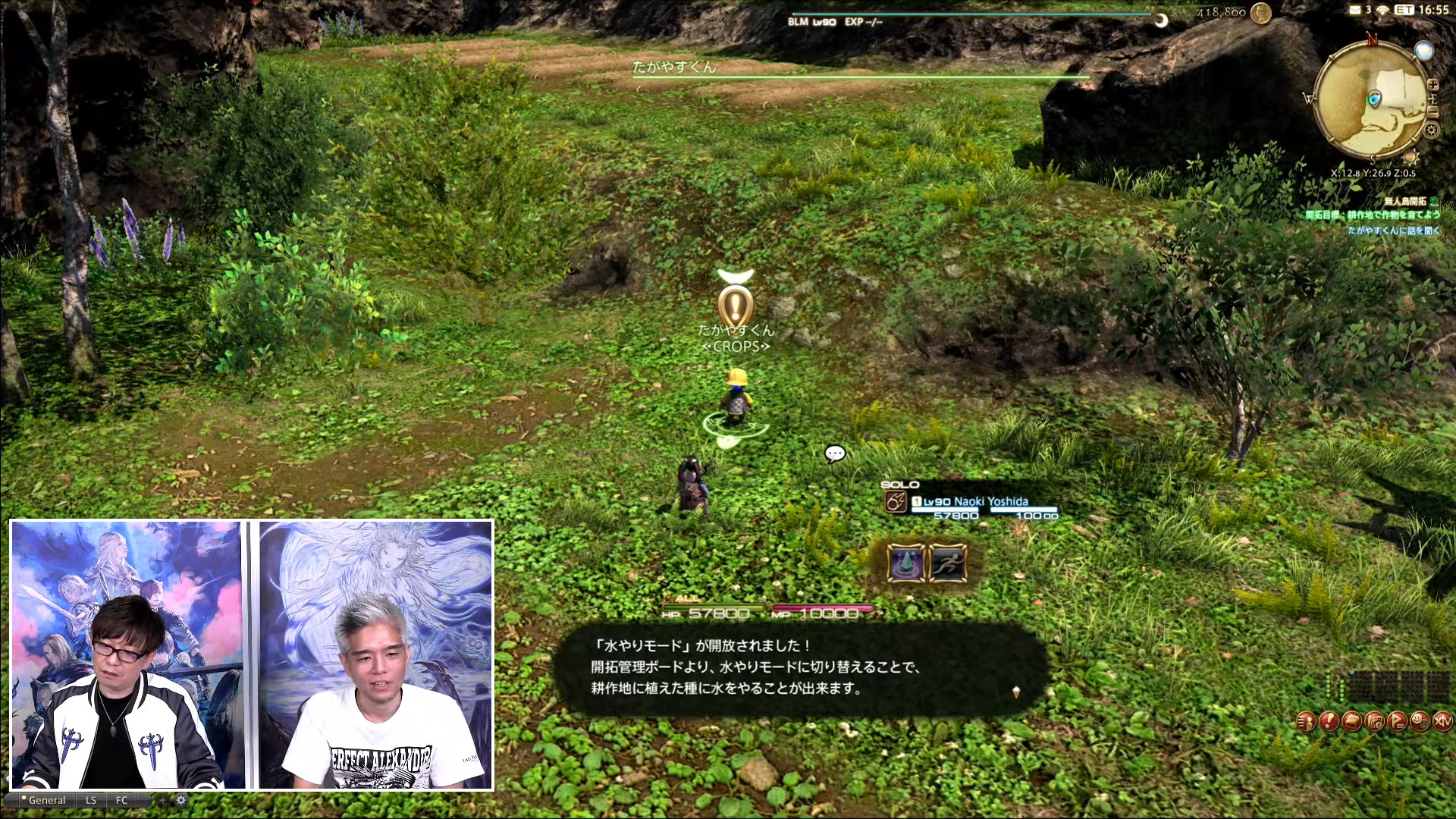The width and height of the screenshot is (1456, 819).
Task: Open the Party flag menu icon
Action: 1397,721
